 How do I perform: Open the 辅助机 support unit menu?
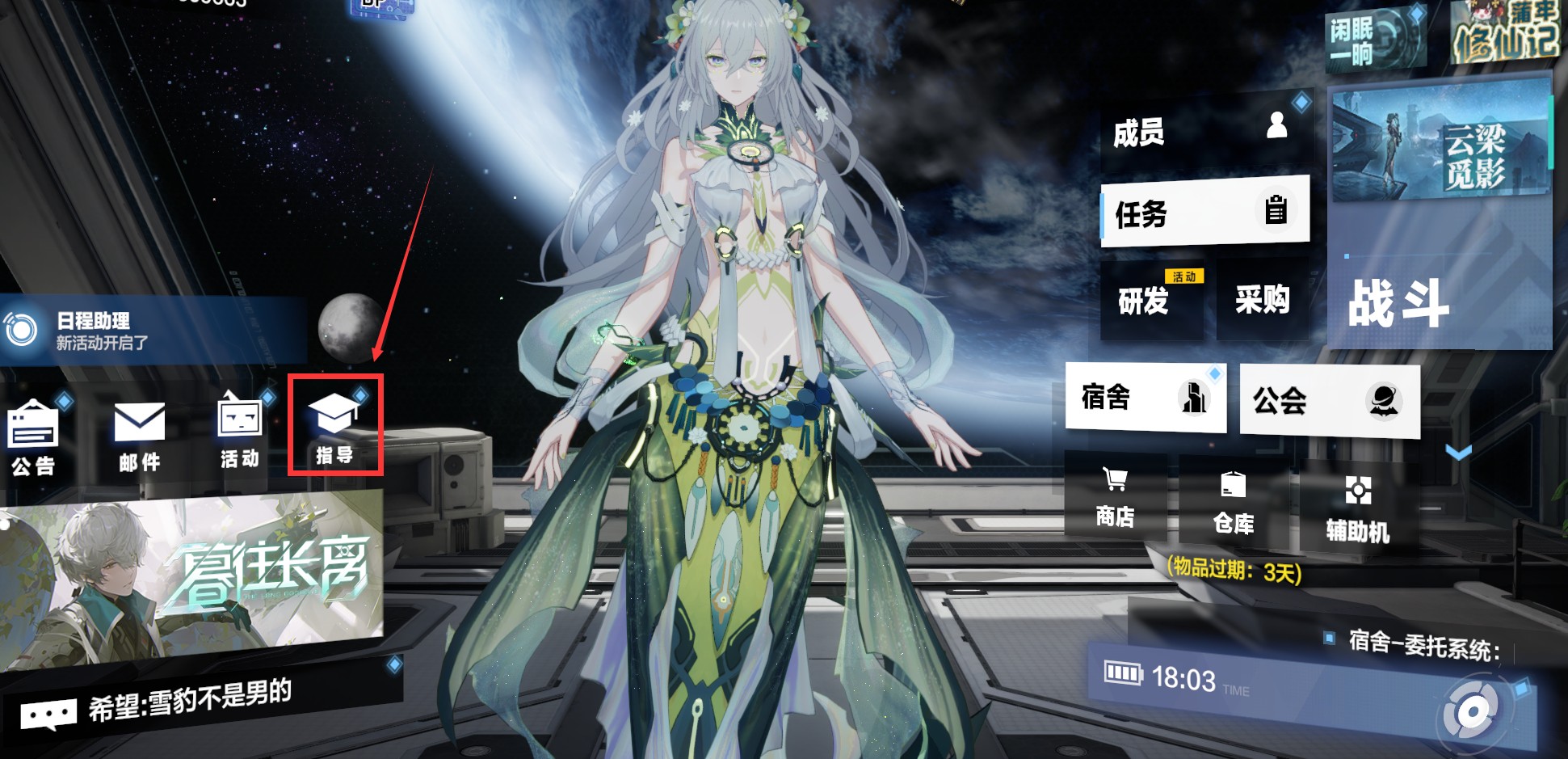point(1357,508)
